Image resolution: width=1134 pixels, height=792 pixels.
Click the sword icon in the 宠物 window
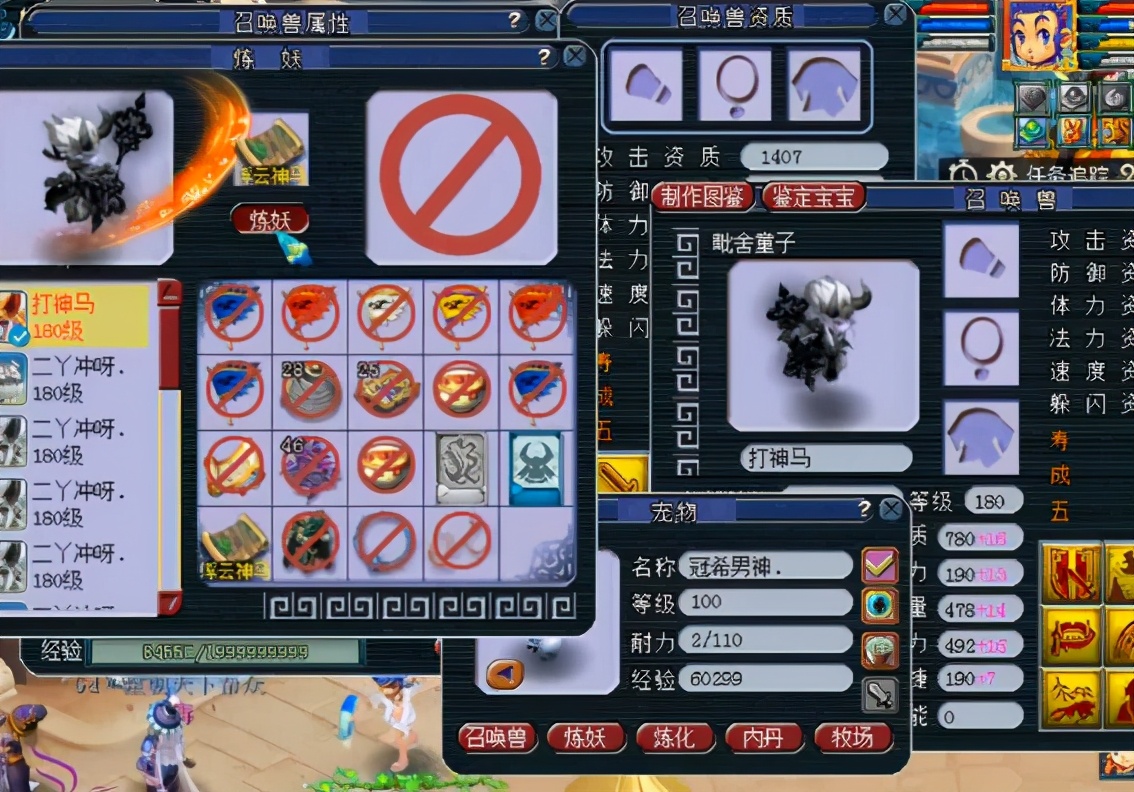click(880, 693)
